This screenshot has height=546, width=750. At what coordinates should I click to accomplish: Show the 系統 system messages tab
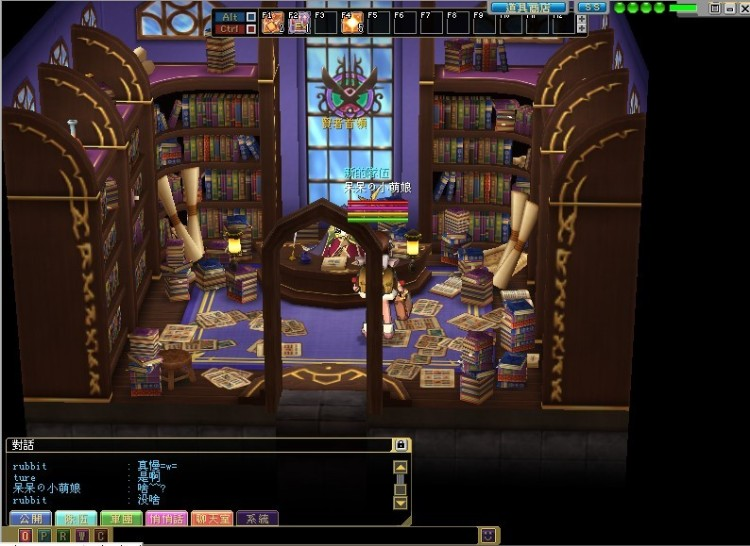[x=257, y=518]
